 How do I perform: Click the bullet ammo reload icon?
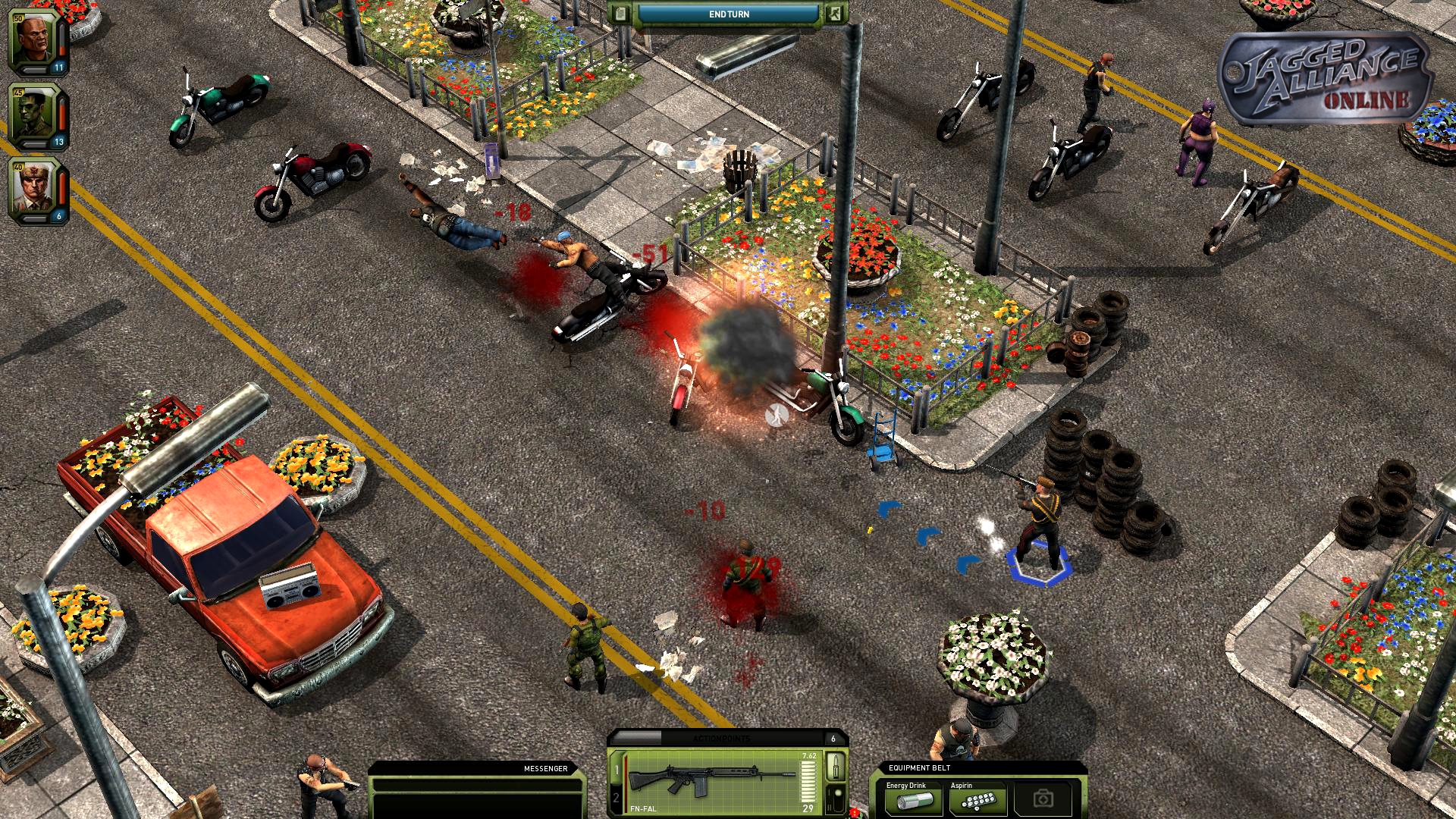pyautogui.click(x=836, y=766)
